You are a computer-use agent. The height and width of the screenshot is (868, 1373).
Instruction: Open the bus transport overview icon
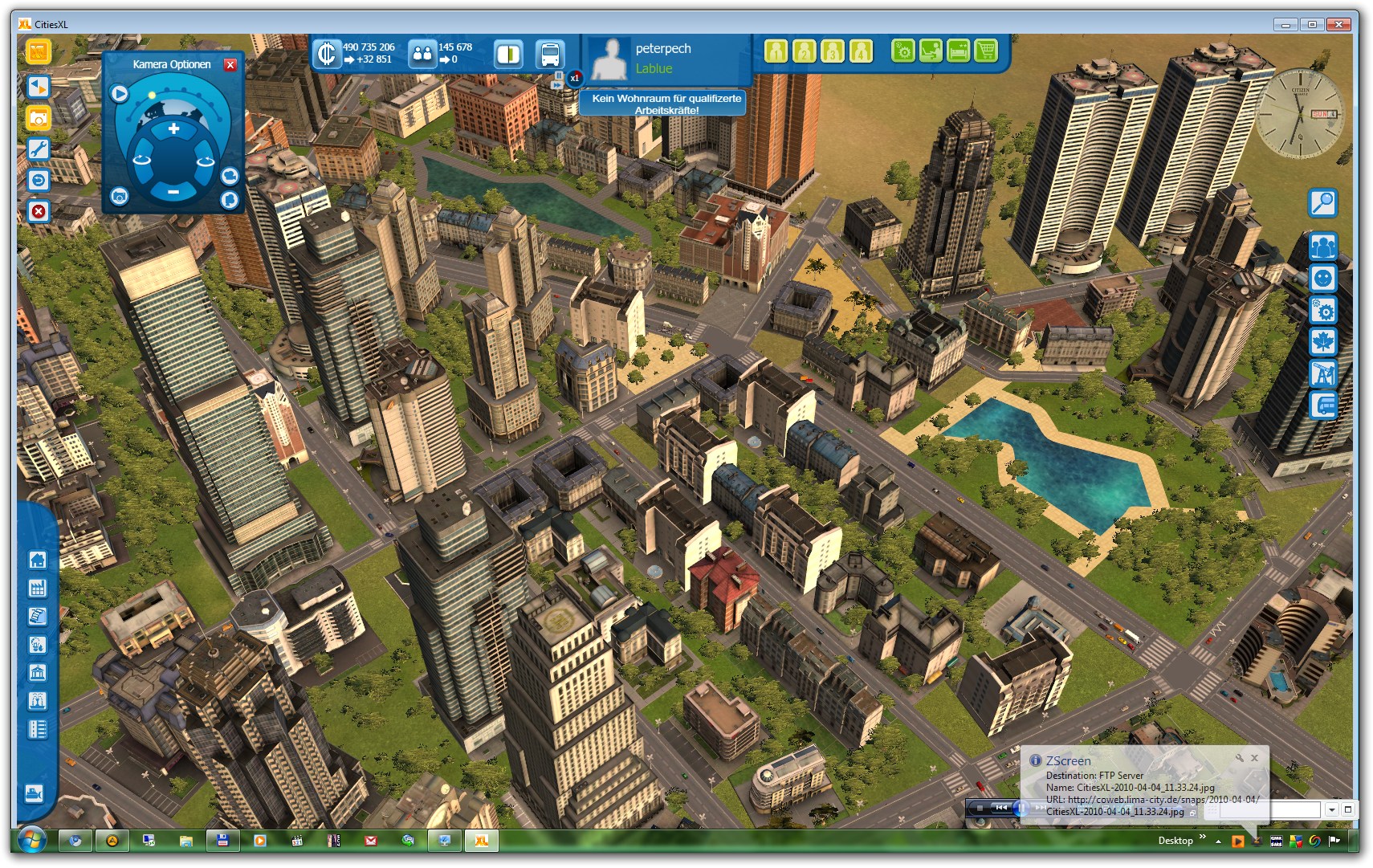pyautogui.click(x=550, y=55)
